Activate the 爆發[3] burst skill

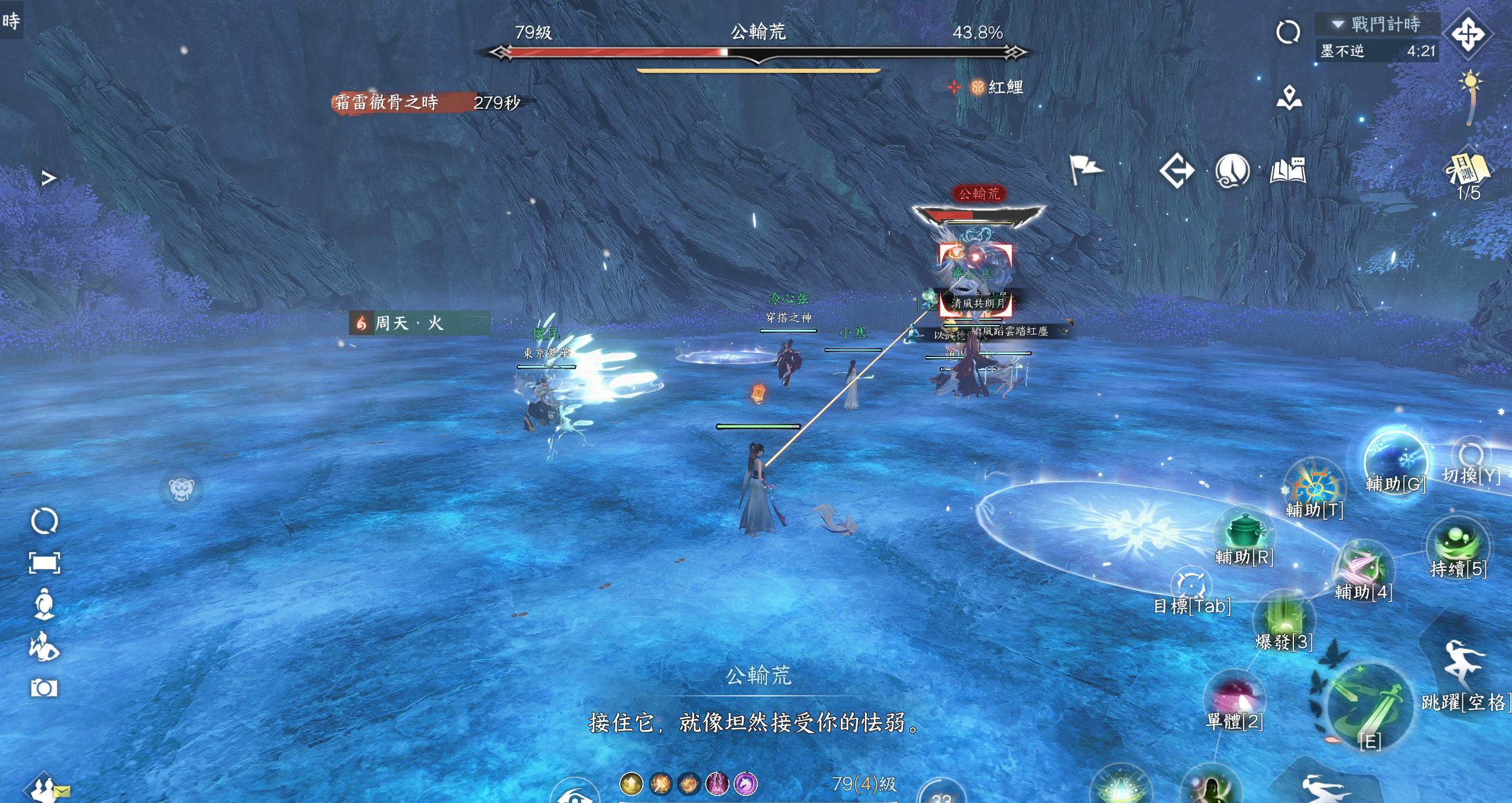pyautogui.click(x=1283, y=619)
